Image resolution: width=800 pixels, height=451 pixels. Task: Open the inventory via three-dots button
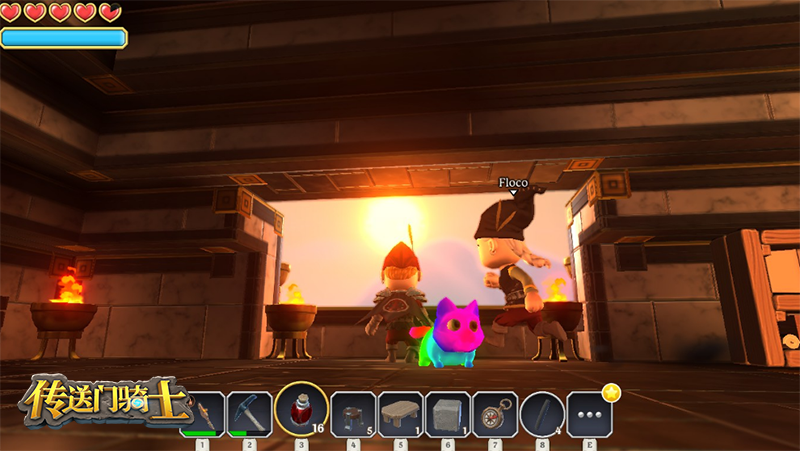tap(589, 413)
